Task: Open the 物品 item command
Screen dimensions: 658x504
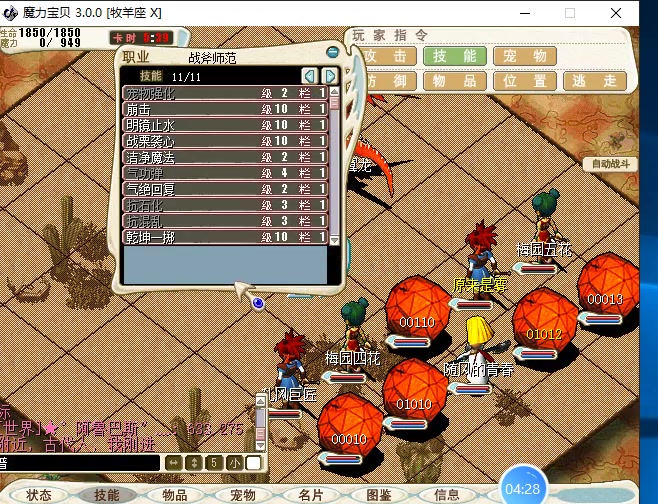Action: [454, 82]
